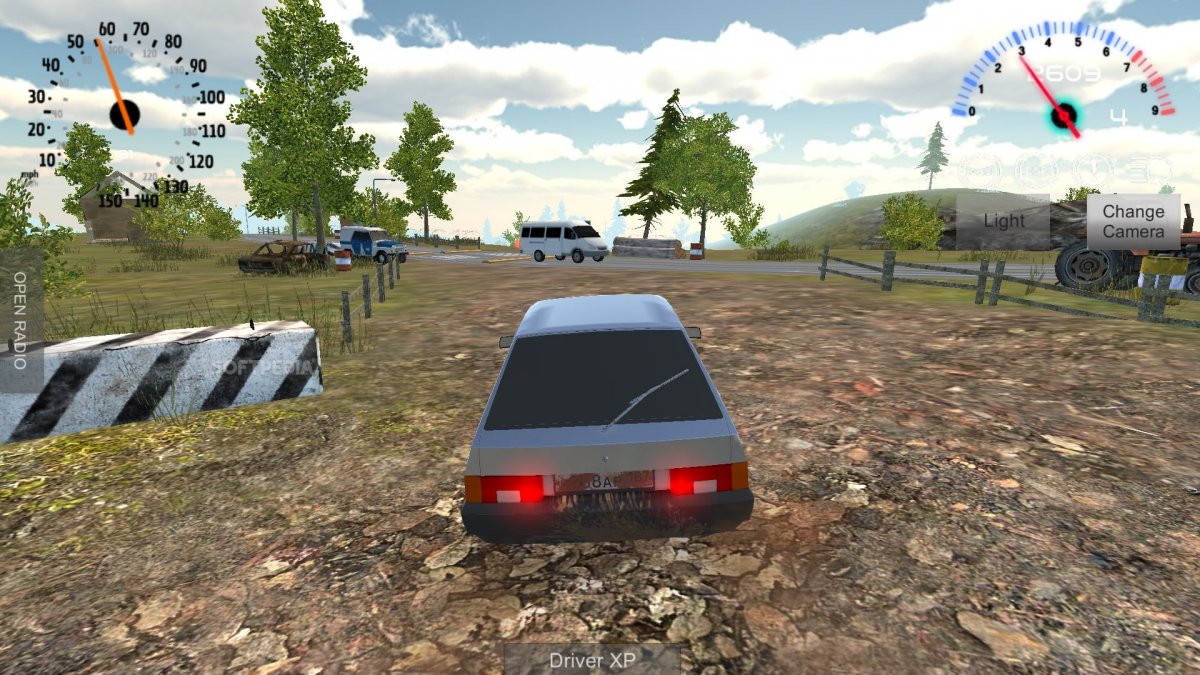Toggle the Light button
The width and height of the screenshot is (1200, 675).
pyautogui.click(x=1003, y=221)
